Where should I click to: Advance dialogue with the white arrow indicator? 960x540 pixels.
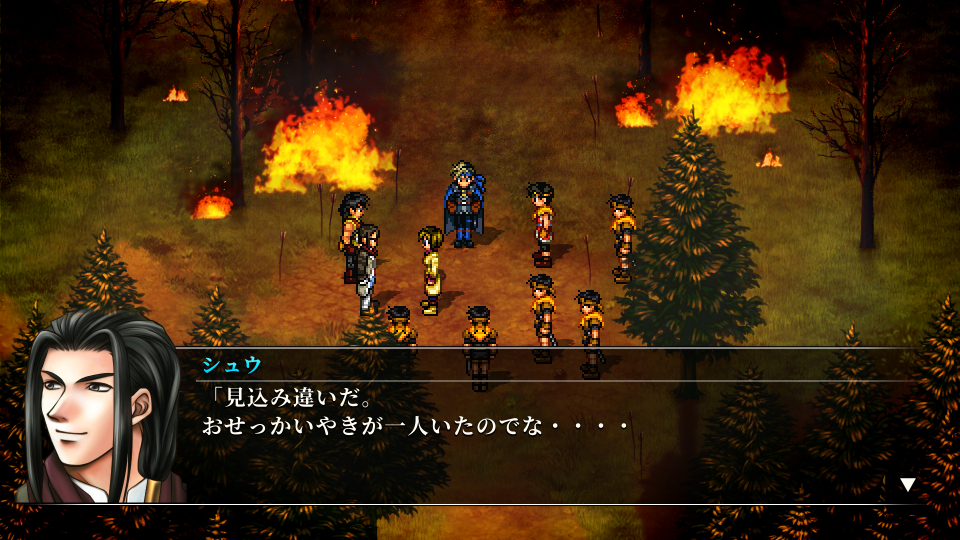pyautogui.click(x=907, y=485)
